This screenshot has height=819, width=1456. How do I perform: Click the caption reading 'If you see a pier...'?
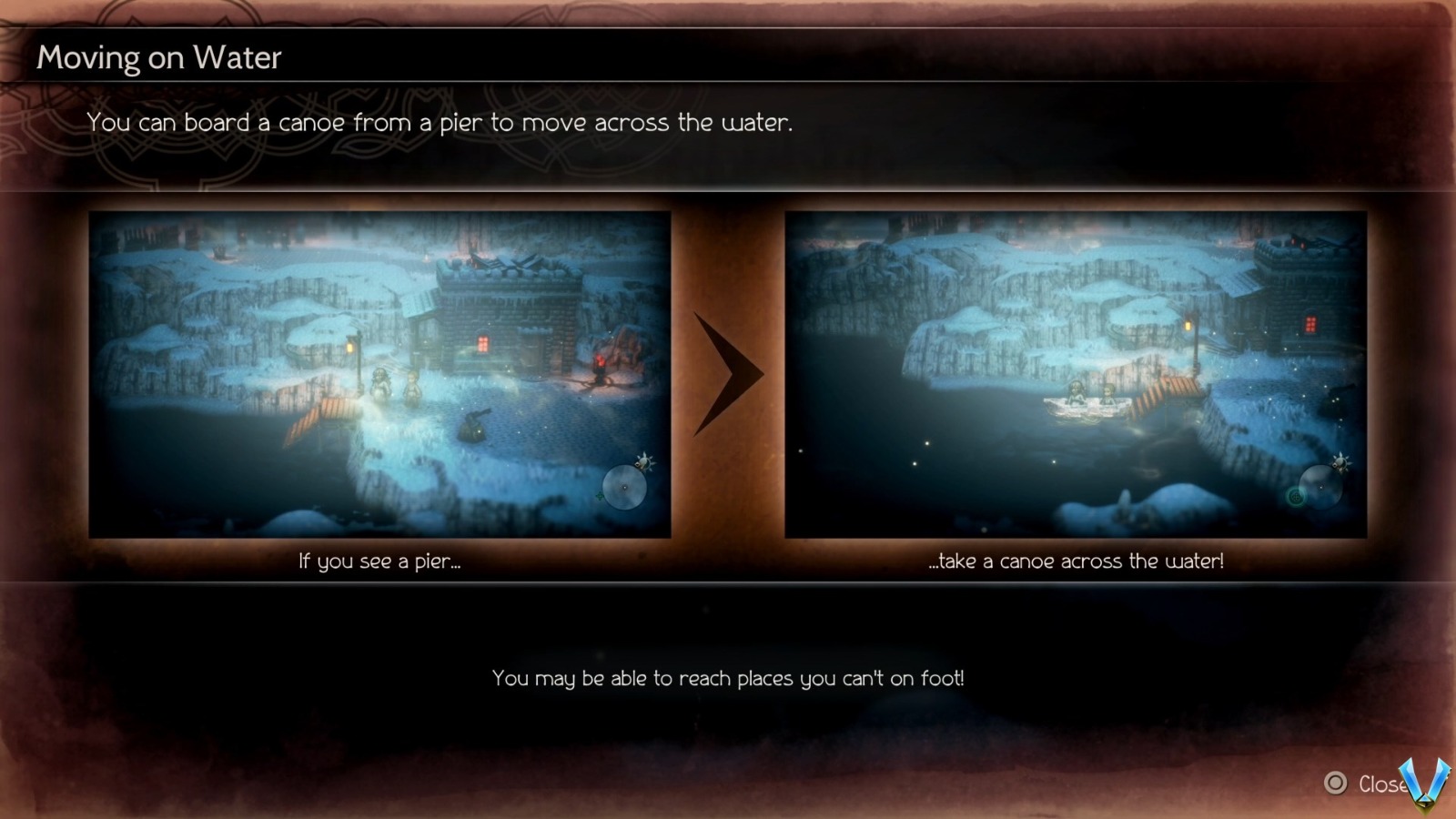tap(380, 561)
